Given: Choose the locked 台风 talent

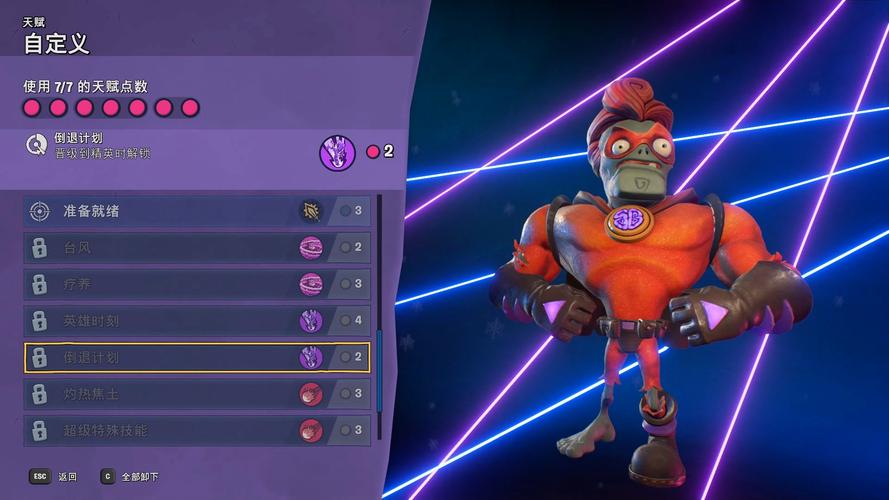Looking at the screenshot, I should click(196, 247).
